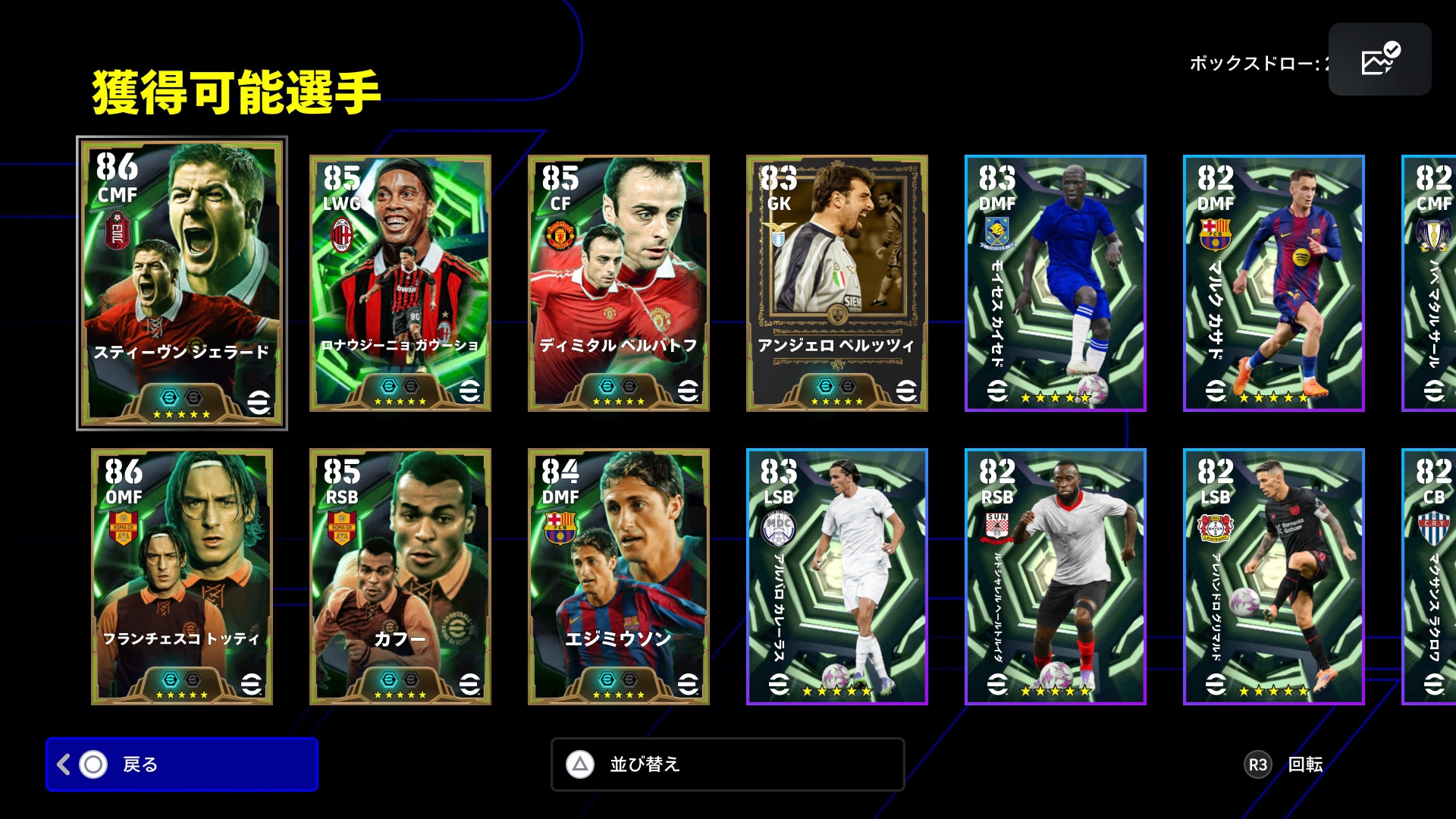Choose the Francesco Totti 86 OMF card
Screen dimensions: 1456x819
pos(182,576)
